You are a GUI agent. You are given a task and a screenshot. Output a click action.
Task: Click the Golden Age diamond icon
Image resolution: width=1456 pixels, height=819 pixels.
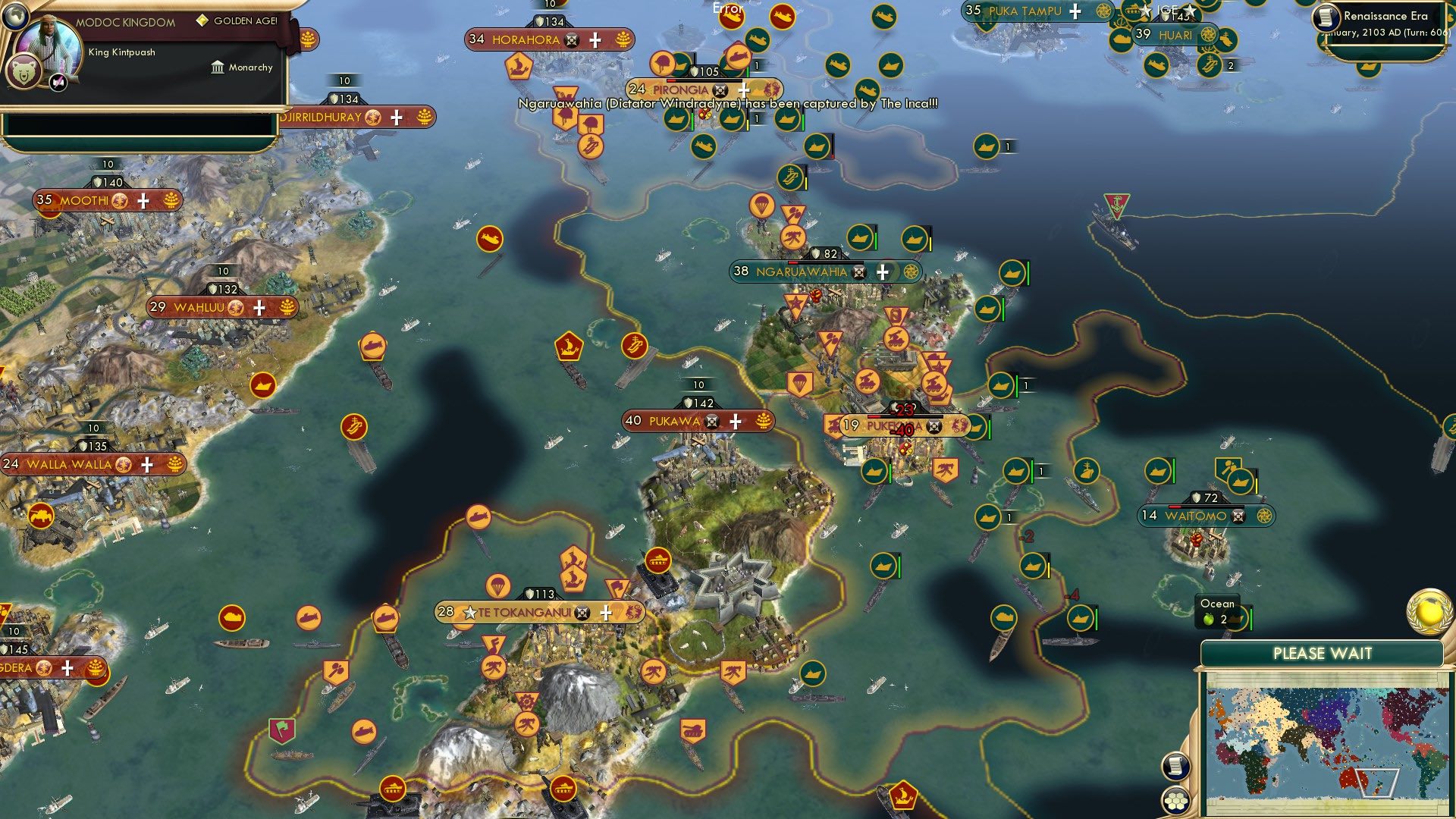pos(202,20)
